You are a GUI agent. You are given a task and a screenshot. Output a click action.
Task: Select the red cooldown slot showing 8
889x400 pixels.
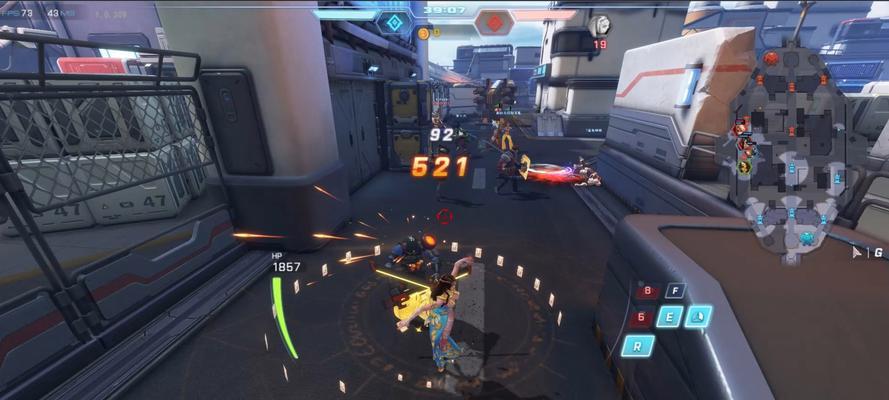click(x=648, y=292)
